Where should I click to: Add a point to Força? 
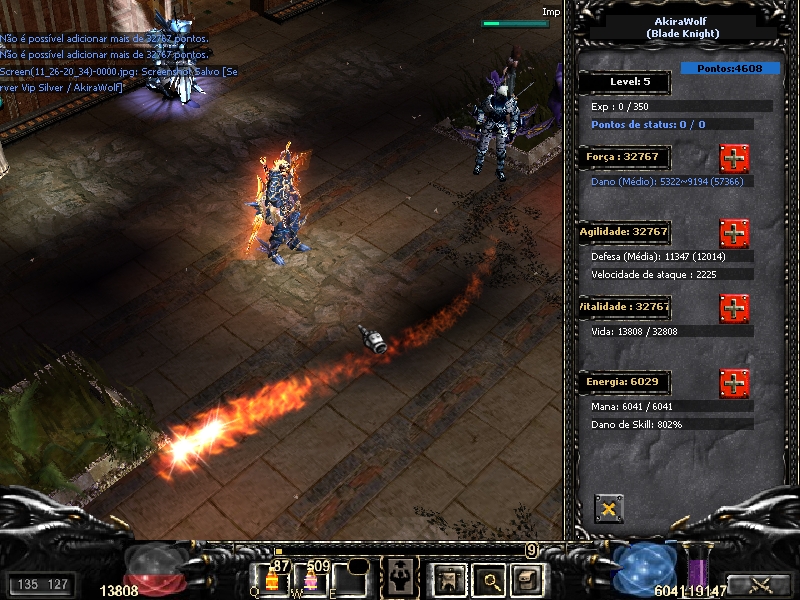point(734,158)
